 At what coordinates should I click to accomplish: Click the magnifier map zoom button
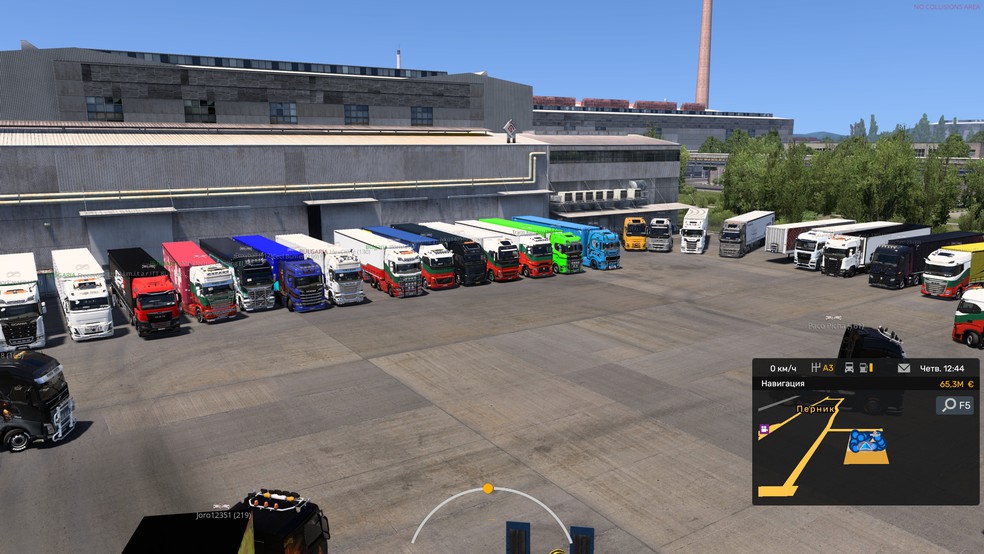(x=955, y=405)
